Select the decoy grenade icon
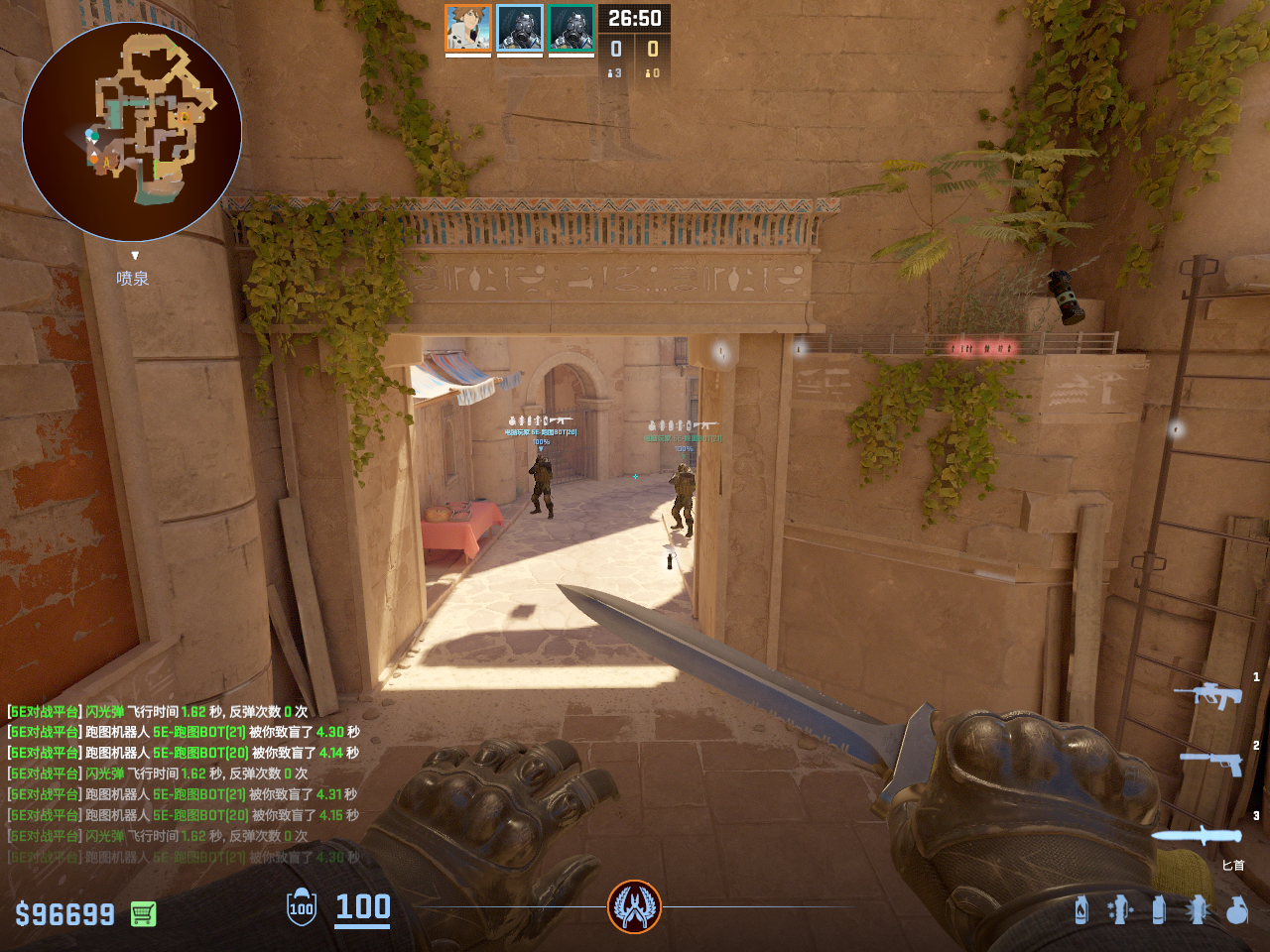Image resolution: width=1270 pixels, height=952 pixels. (x=1120, y=909)
